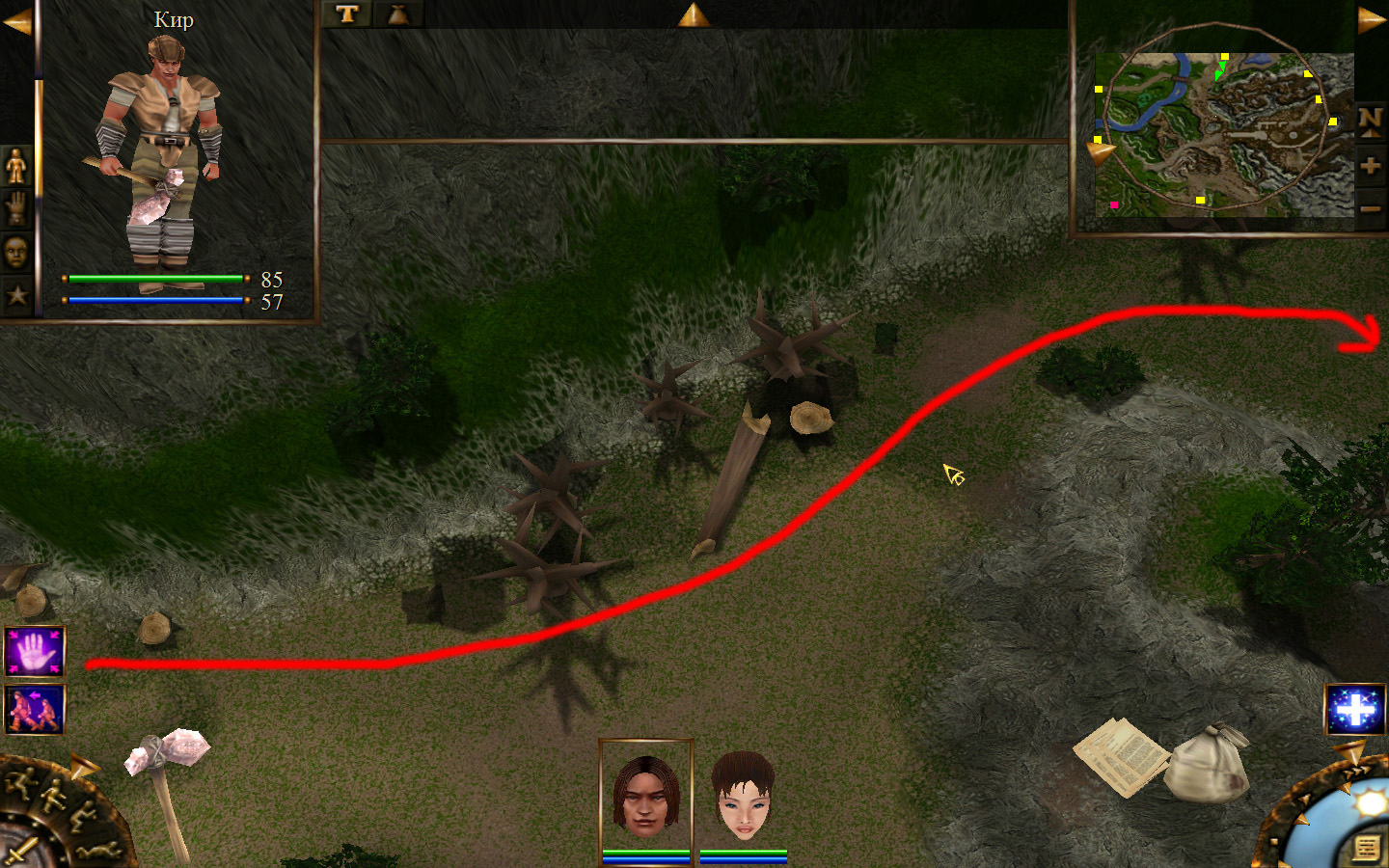Switch to the face mask tab
This screenshot has height=868, width=1389.
pos(16,253)
